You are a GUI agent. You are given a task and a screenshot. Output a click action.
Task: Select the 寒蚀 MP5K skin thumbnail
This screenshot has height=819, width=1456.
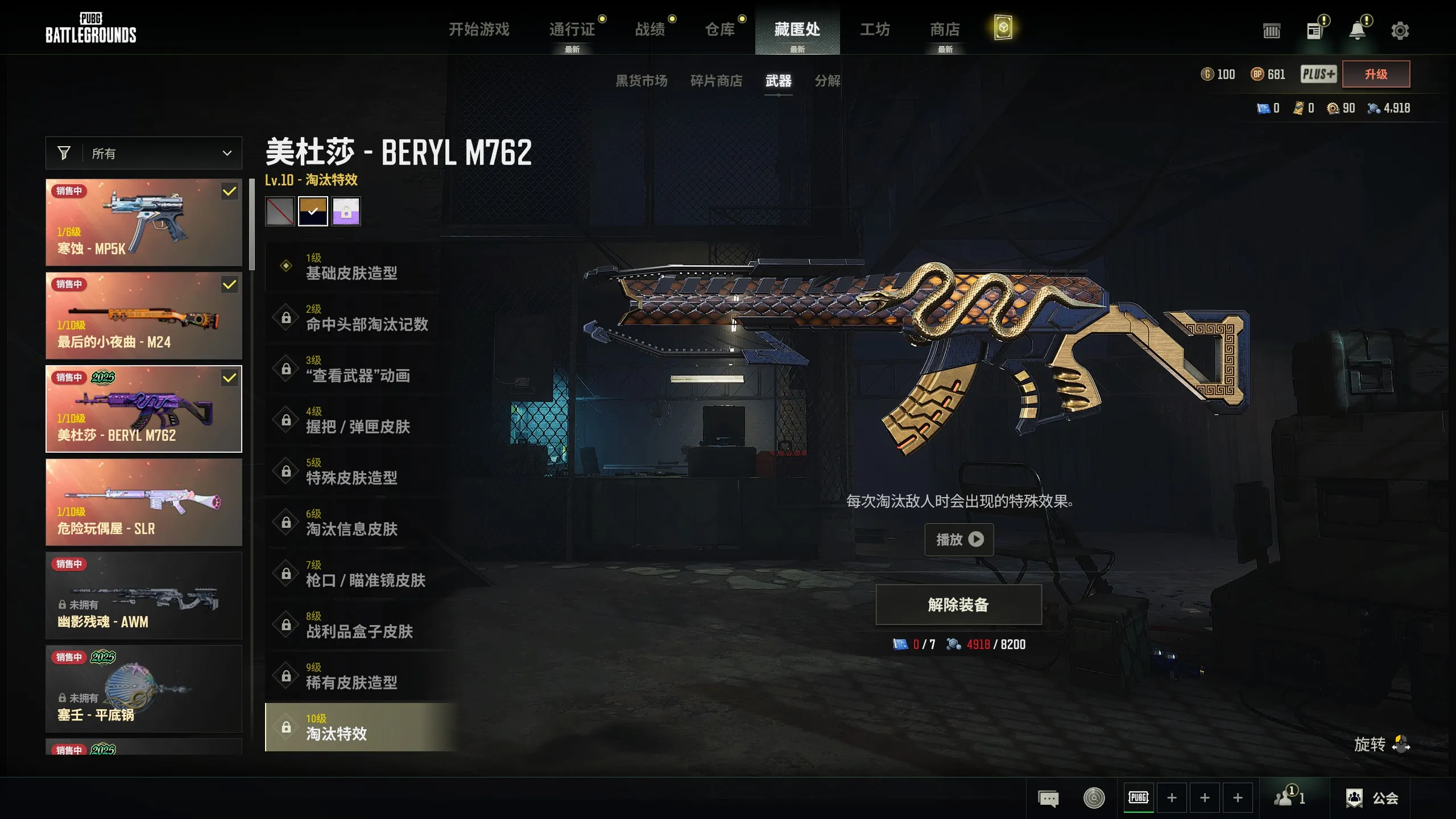click(144, 222)
